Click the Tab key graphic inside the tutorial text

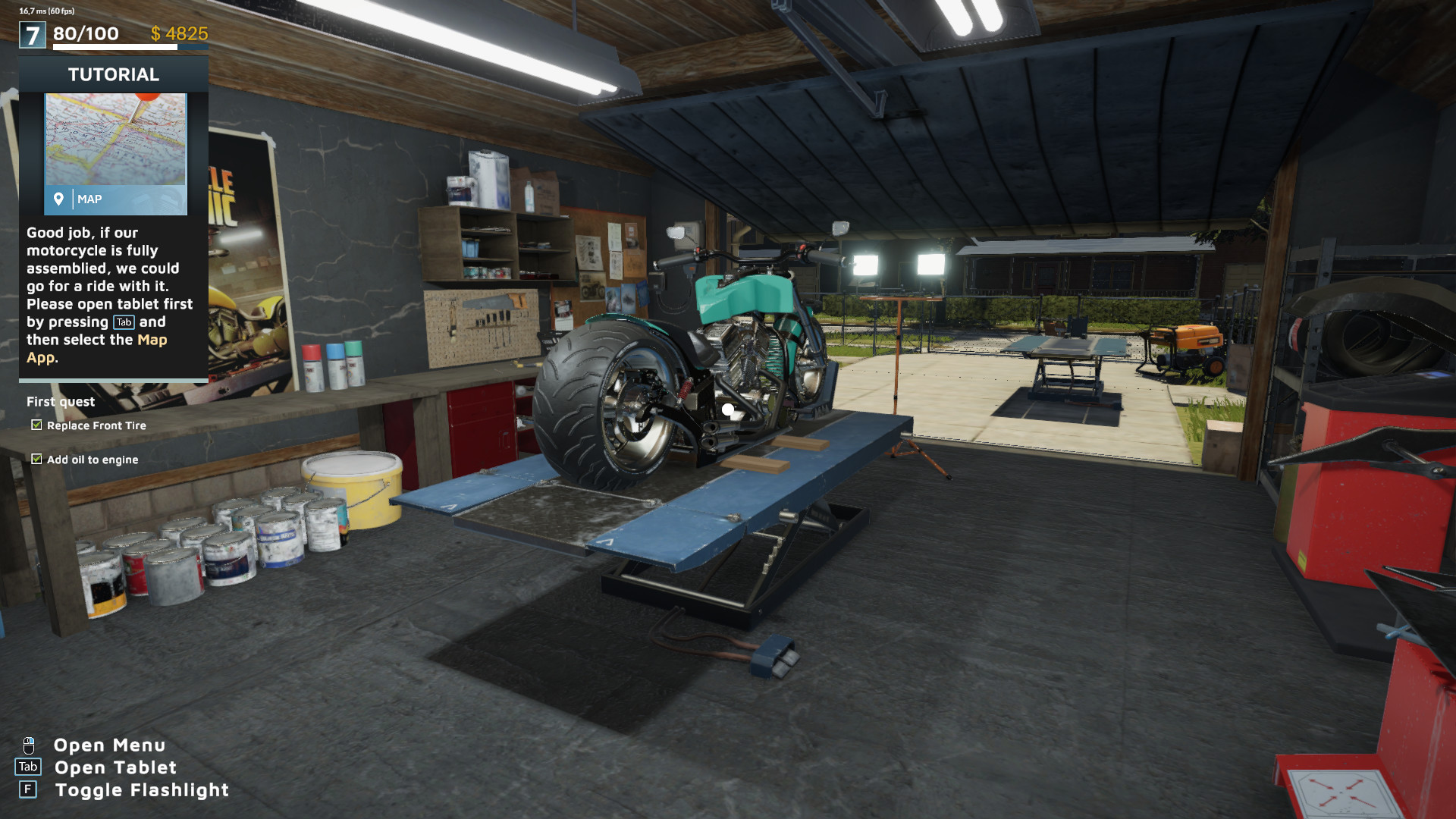pyautogui.click(x=123, y=322)
